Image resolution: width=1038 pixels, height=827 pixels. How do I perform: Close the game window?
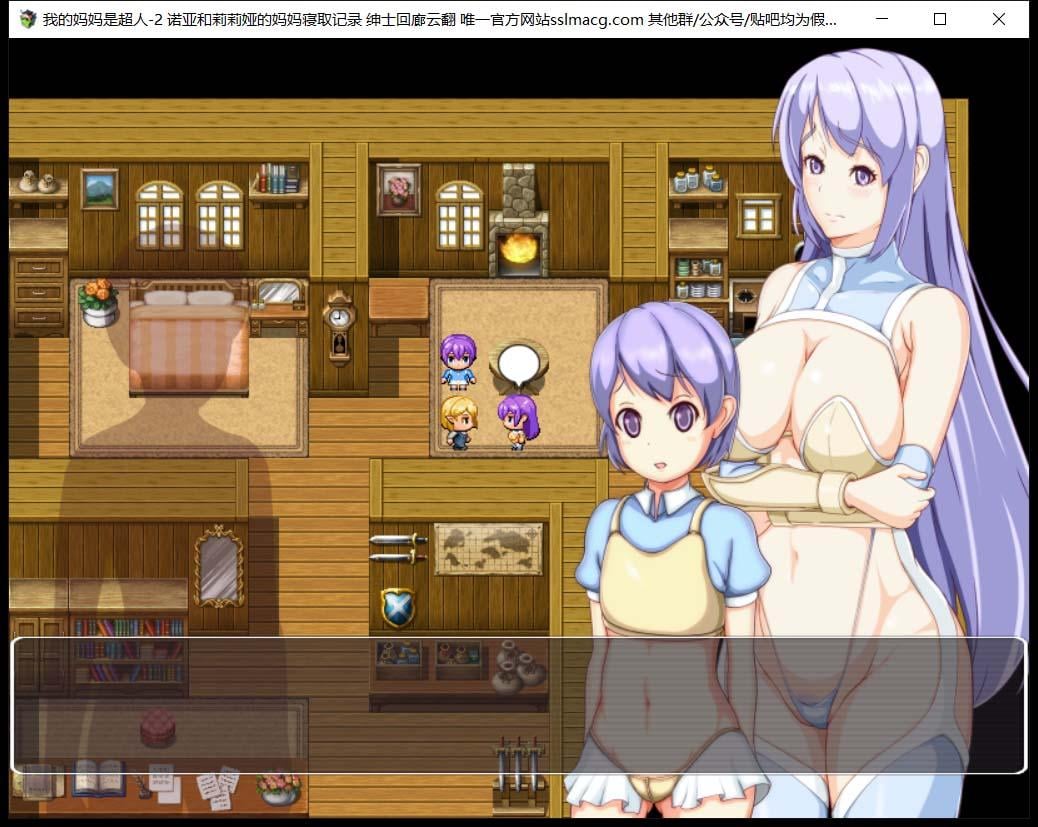(998, 19)
